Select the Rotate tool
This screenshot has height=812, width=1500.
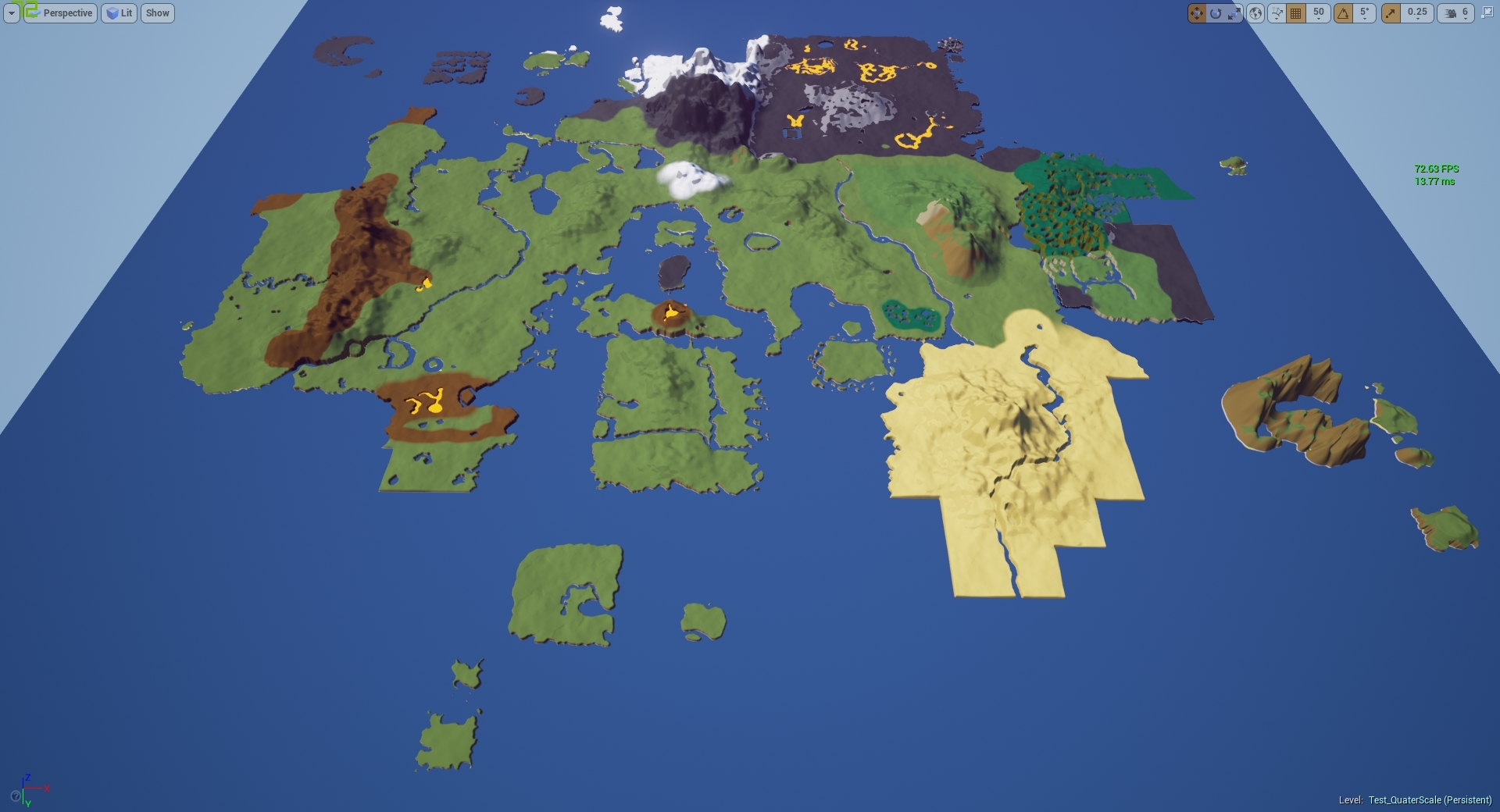click(x=1216, y=13)
